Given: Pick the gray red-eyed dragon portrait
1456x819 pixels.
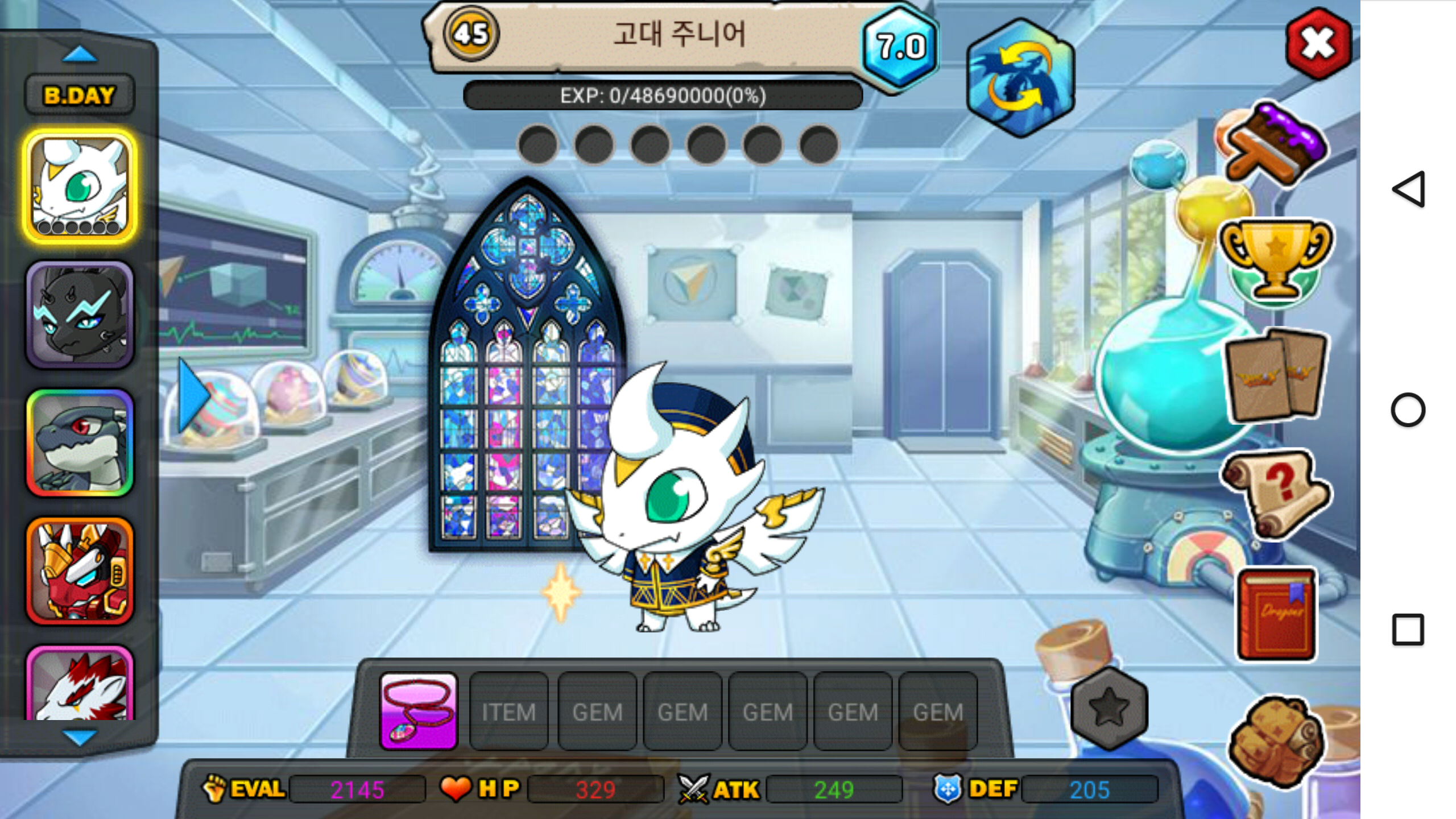Looking at the screenshot, I should pos(80,442).
